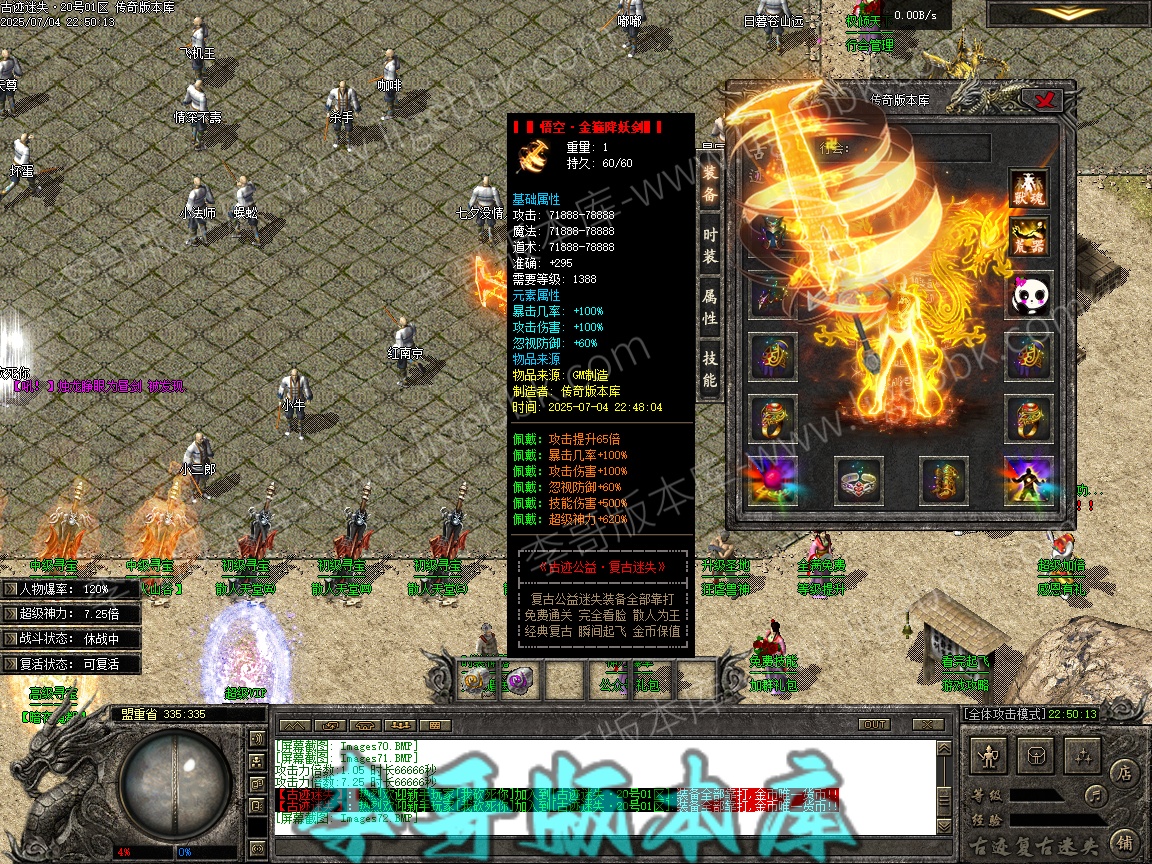Select the glowing figure slot at bottom-right
1152x864 pixels.
click(1028, 482)
